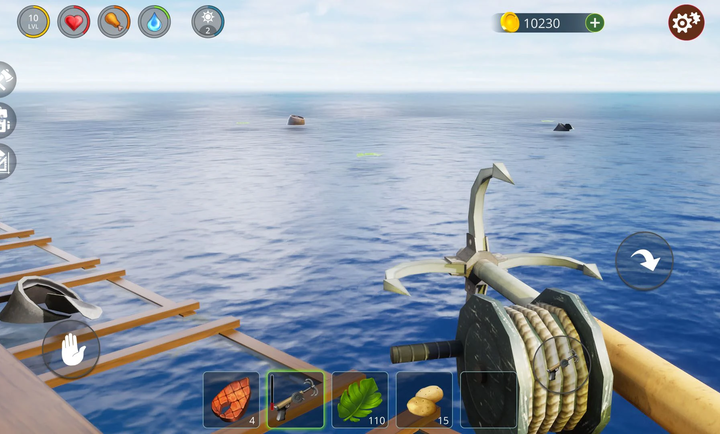Activate the curved arrow jump button
The width and height of the screenshot is (720, 434).
644,260
